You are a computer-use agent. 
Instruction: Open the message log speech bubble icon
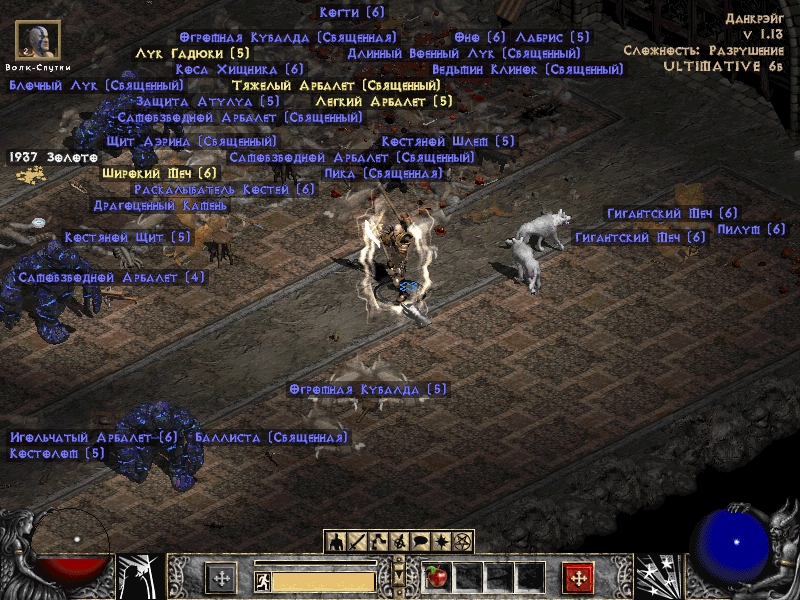coord(419,541)
